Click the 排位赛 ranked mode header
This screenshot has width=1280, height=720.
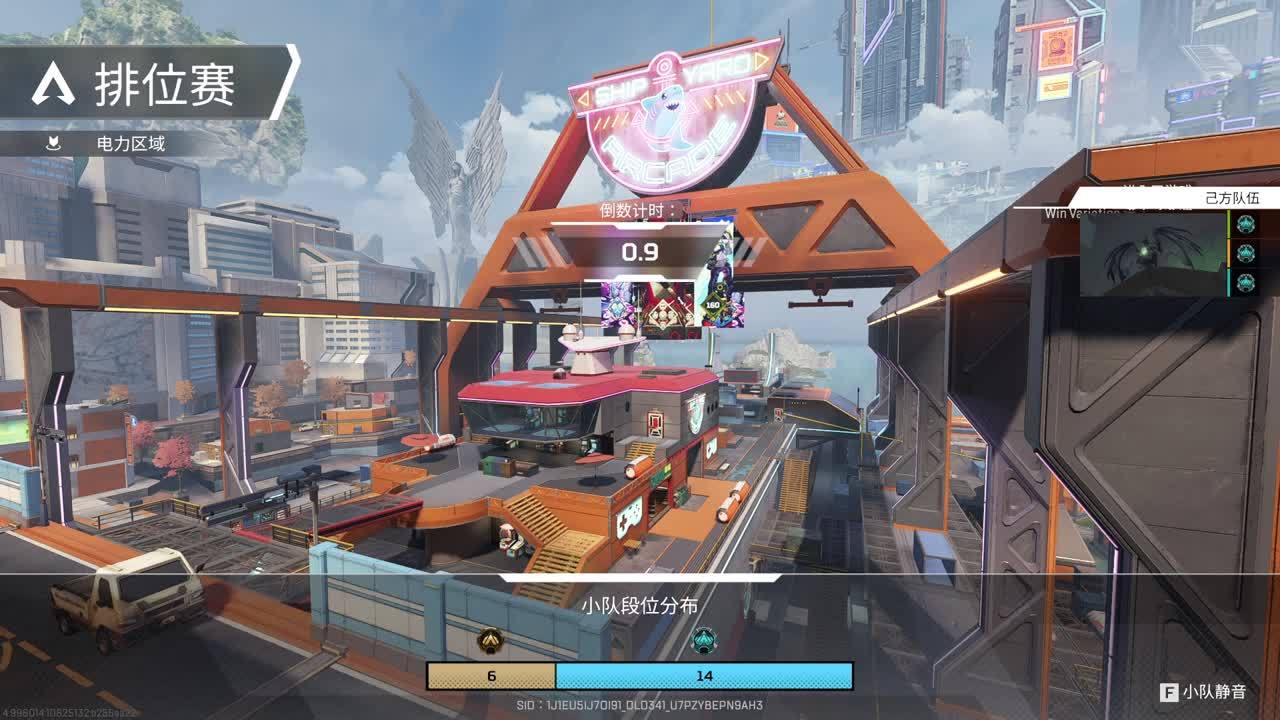coord(150,84)
